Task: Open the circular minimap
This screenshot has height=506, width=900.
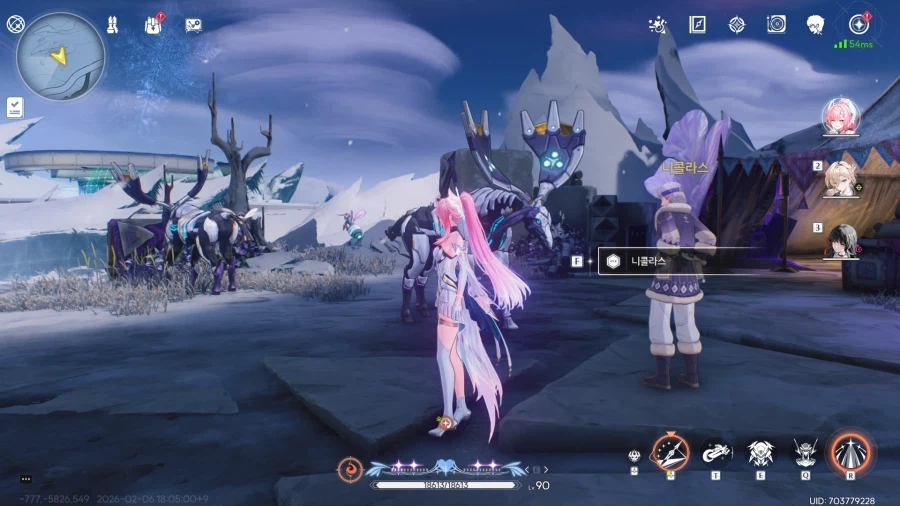Action: [x=61, y=56]
